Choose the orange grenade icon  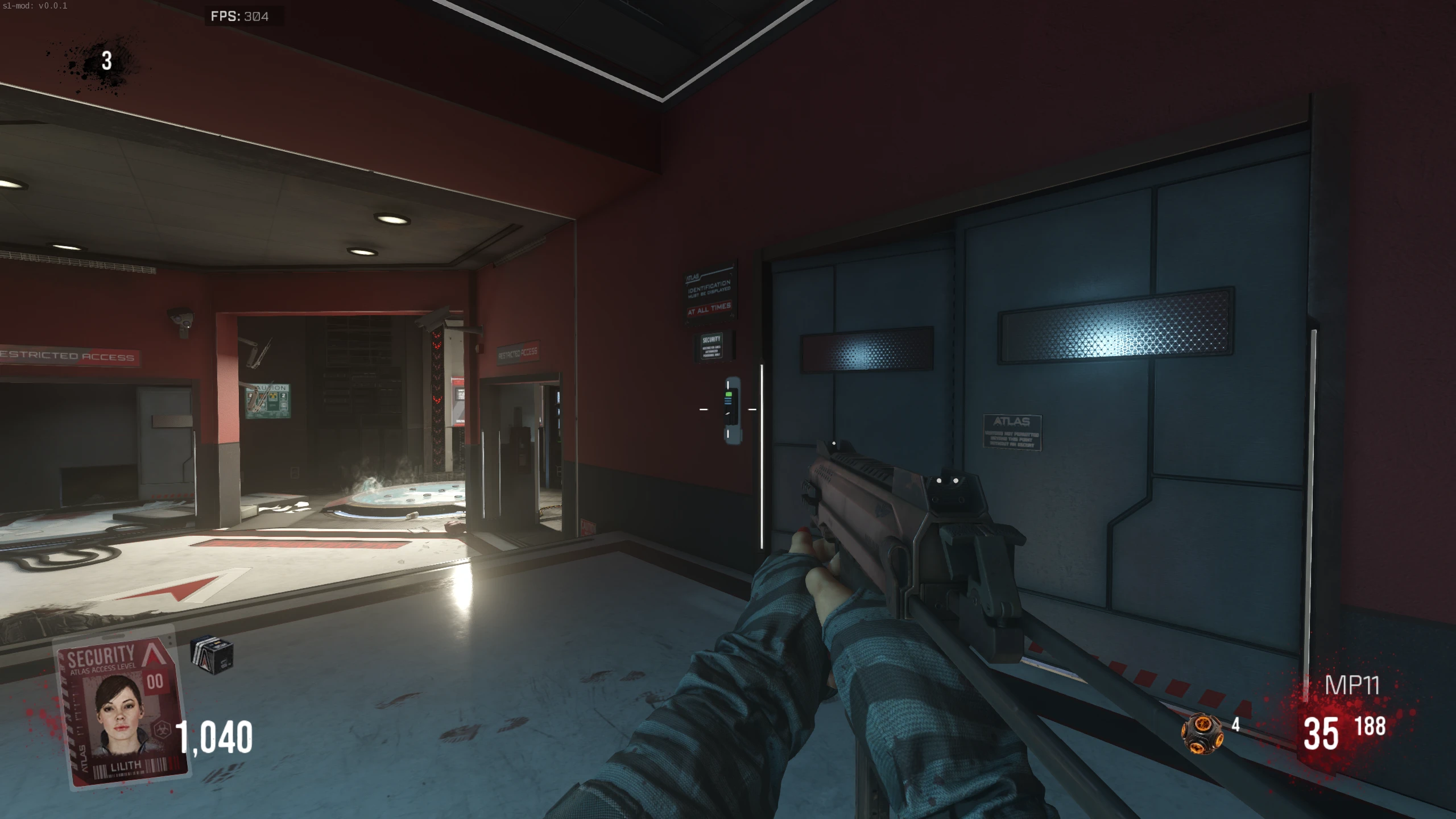click(x=1201, y=733)
